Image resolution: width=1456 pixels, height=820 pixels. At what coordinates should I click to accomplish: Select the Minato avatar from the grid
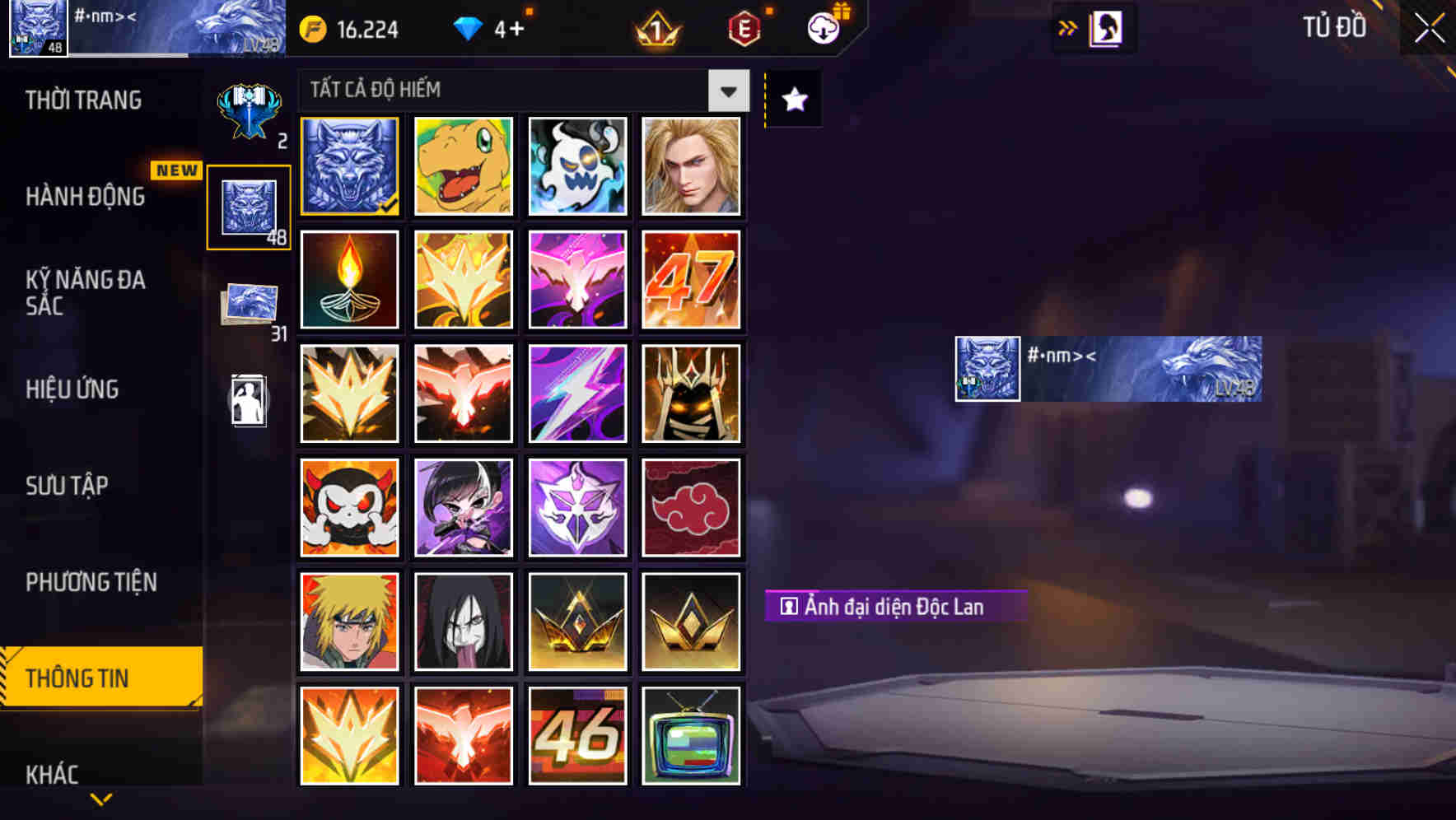click(348, 621)
